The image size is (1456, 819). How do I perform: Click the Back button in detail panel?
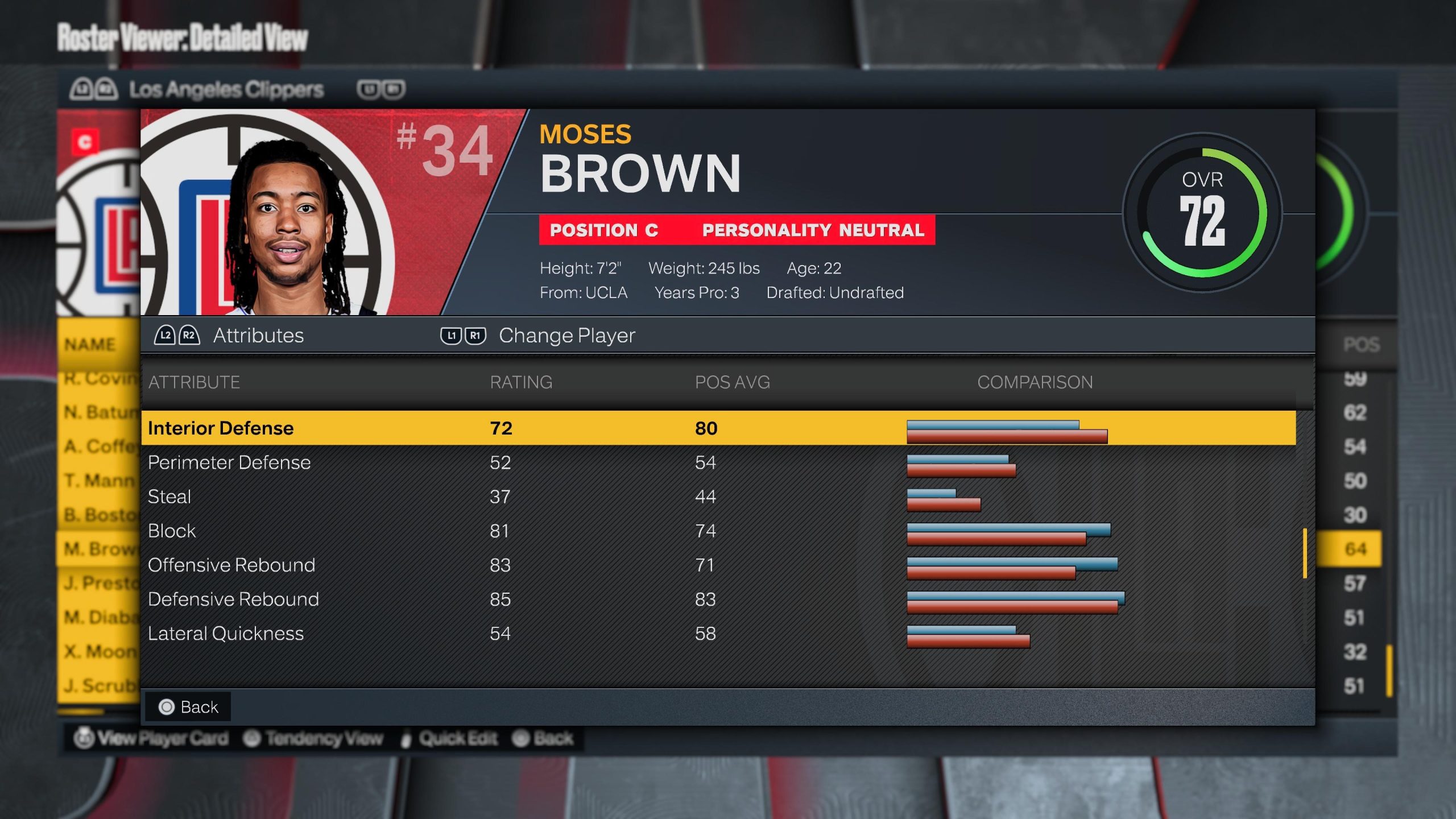point(188,707)
